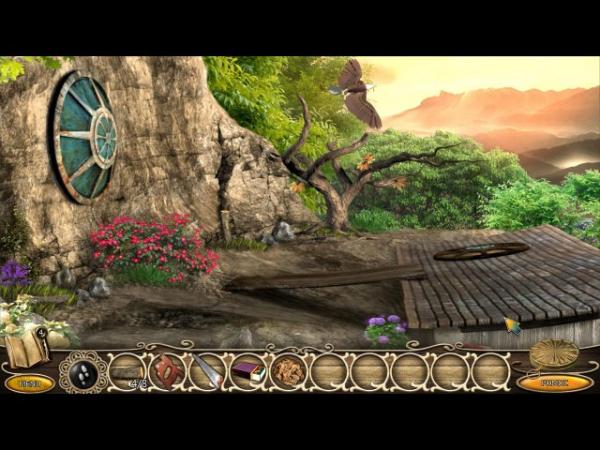
Task: Choose the long saw blade item
Action: tap(208, 372)
